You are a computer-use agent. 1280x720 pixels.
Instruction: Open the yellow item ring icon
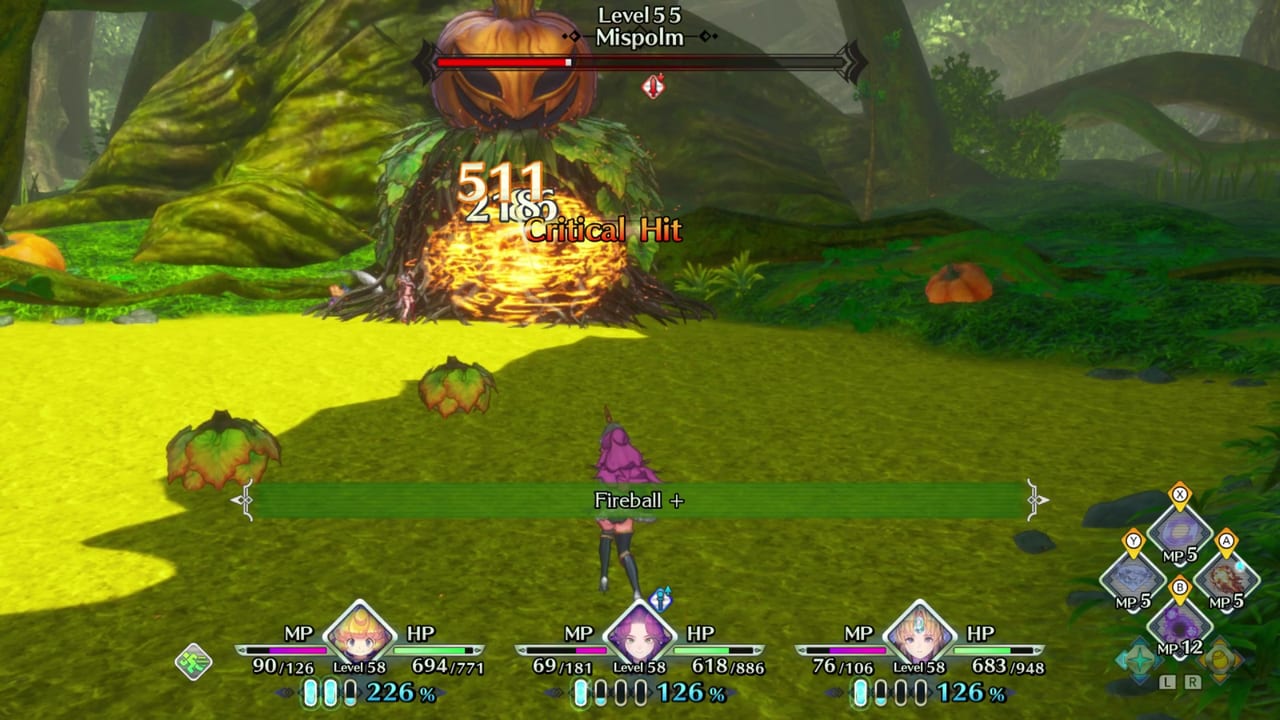pos(1222,659)
